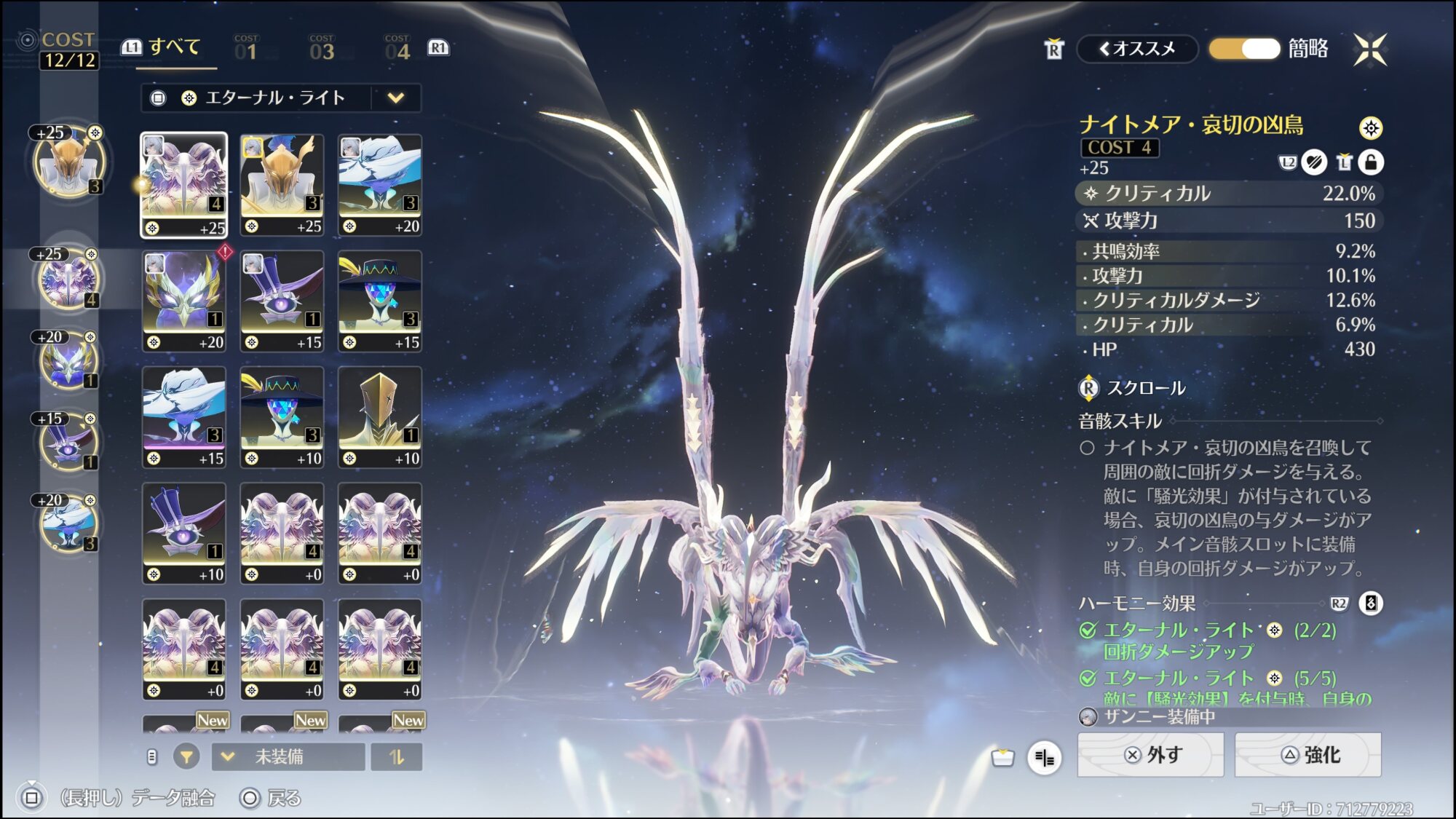Open the オススメ recommendation button

[1136, 49]
